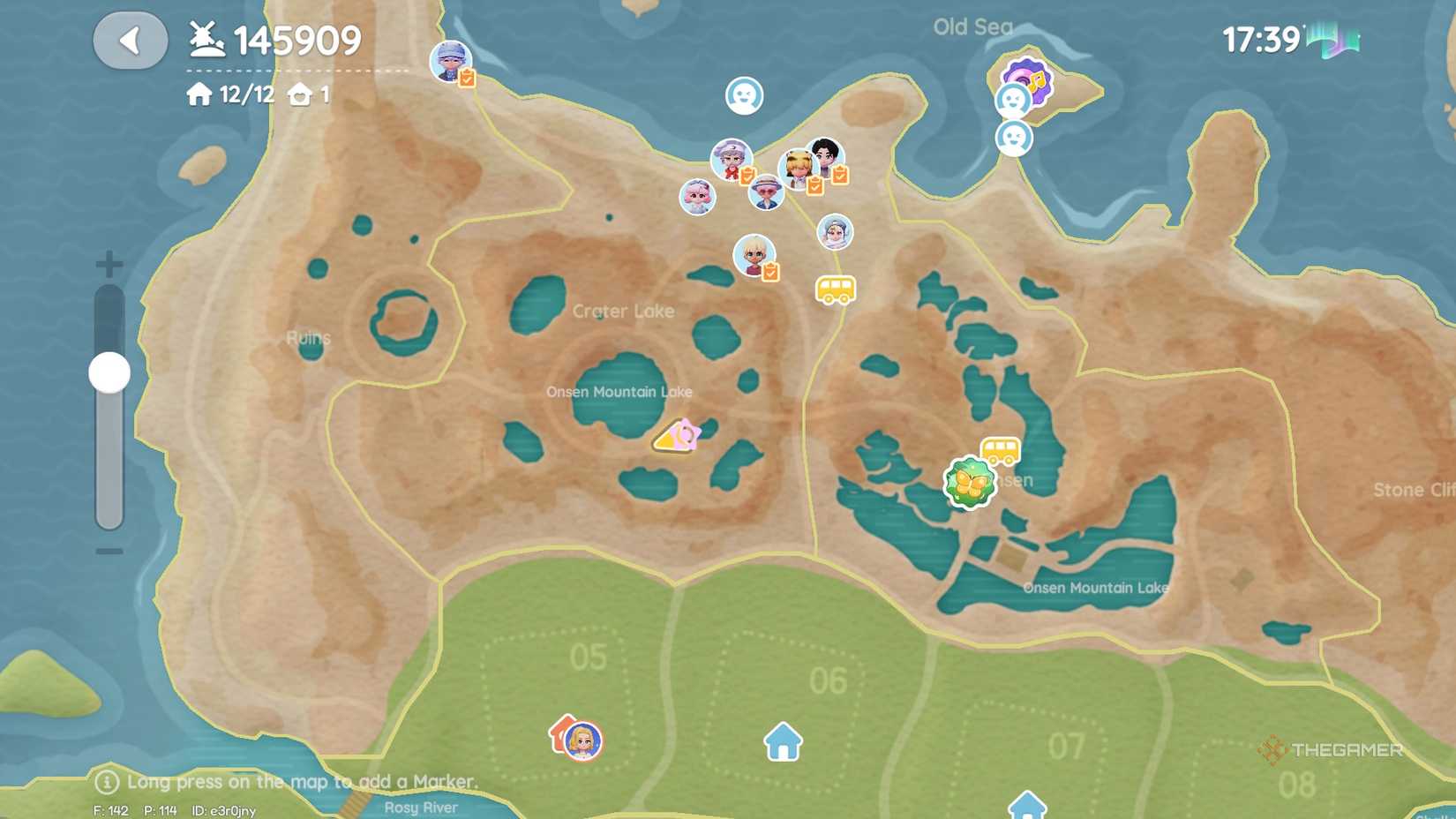Image resolution: width=1456 pixels, height=819 pixels.
Task: Open the bus stop icon beside Onsen
Action: click(1002, 450)
